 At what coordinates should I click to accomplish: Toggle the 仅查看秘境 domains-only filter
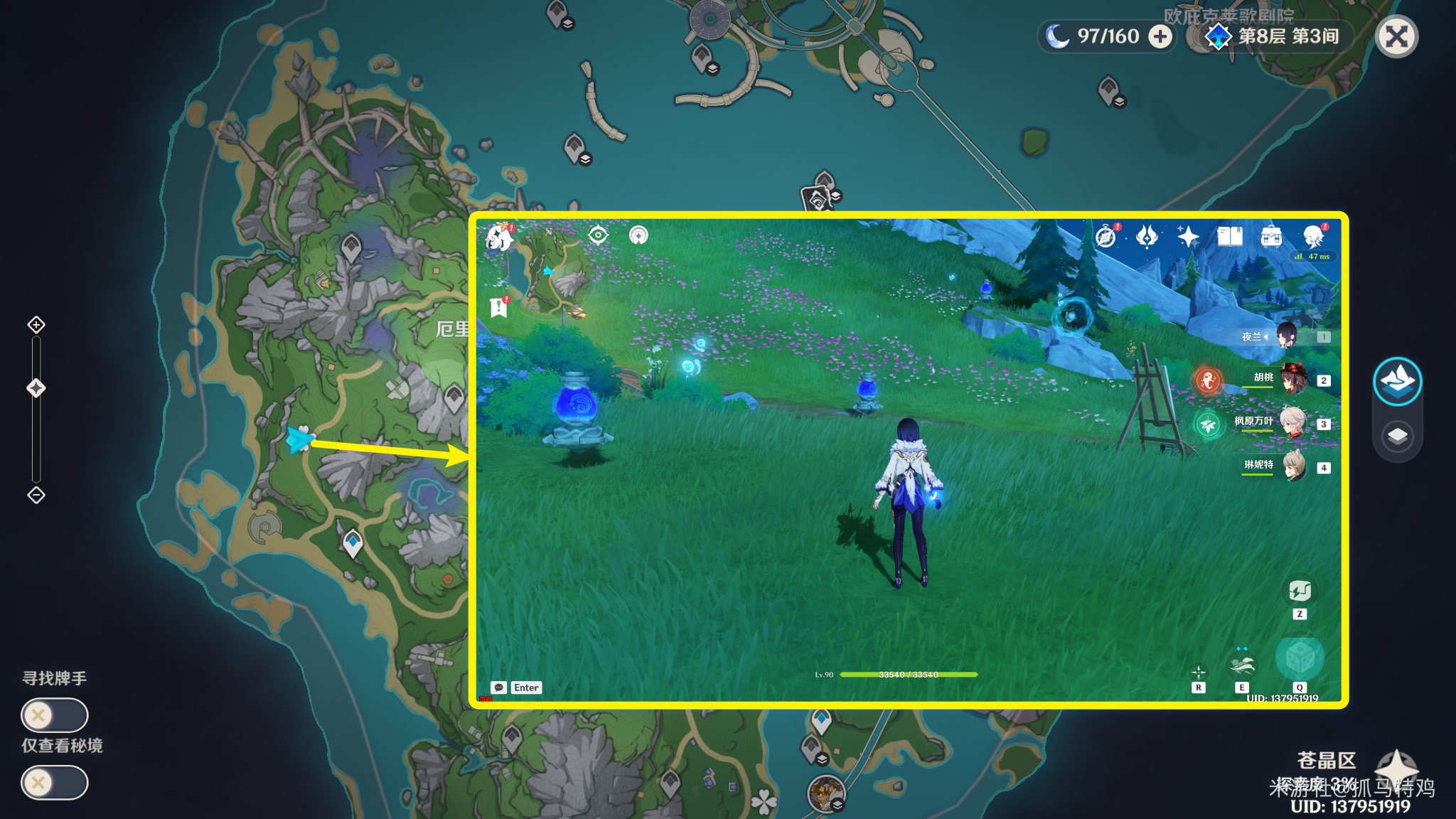[x=54, y=783]
